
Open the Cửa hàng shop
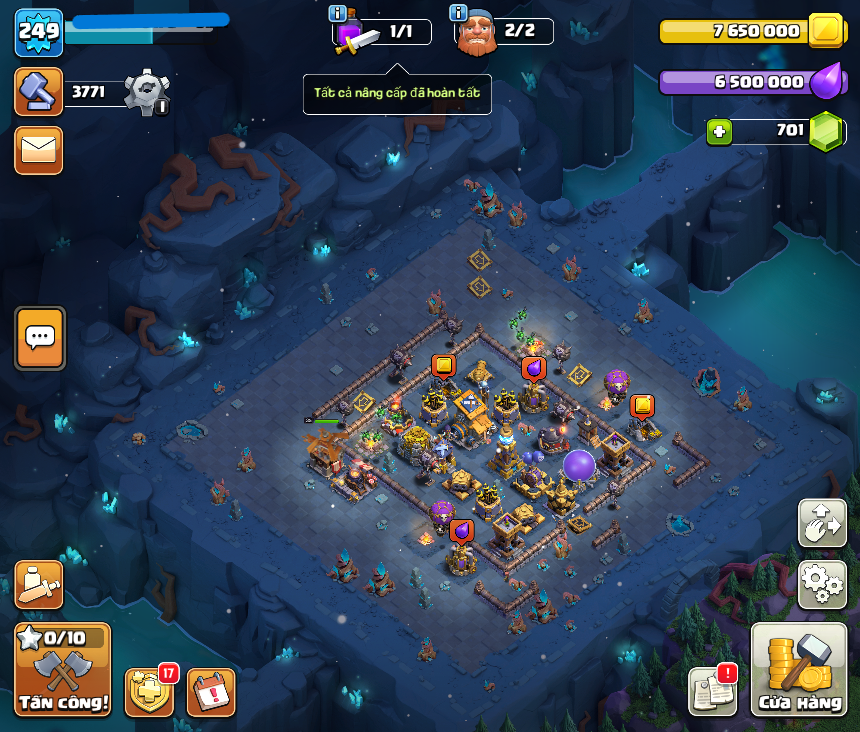[799, 669]
